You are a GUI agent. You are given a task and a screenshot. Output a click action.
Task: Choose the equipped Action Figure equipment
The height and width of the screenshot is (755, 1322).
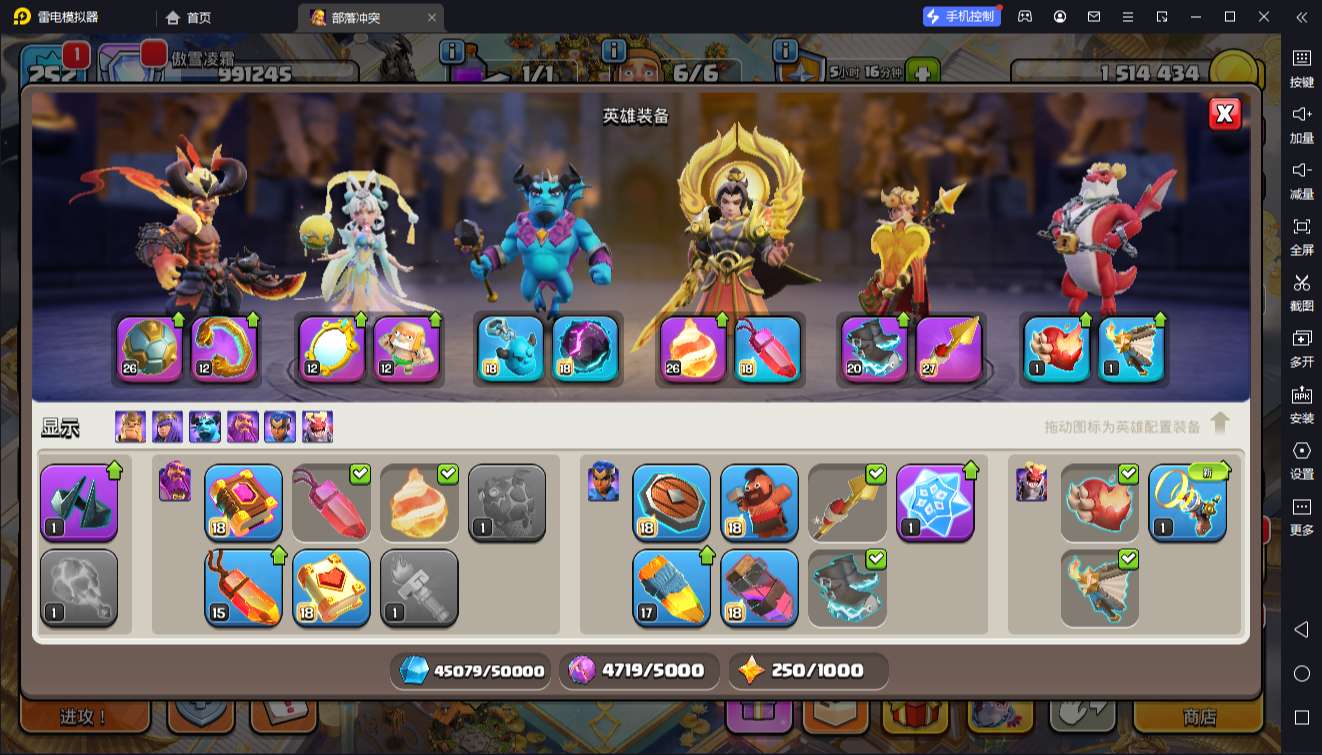(x=406, y=348)
